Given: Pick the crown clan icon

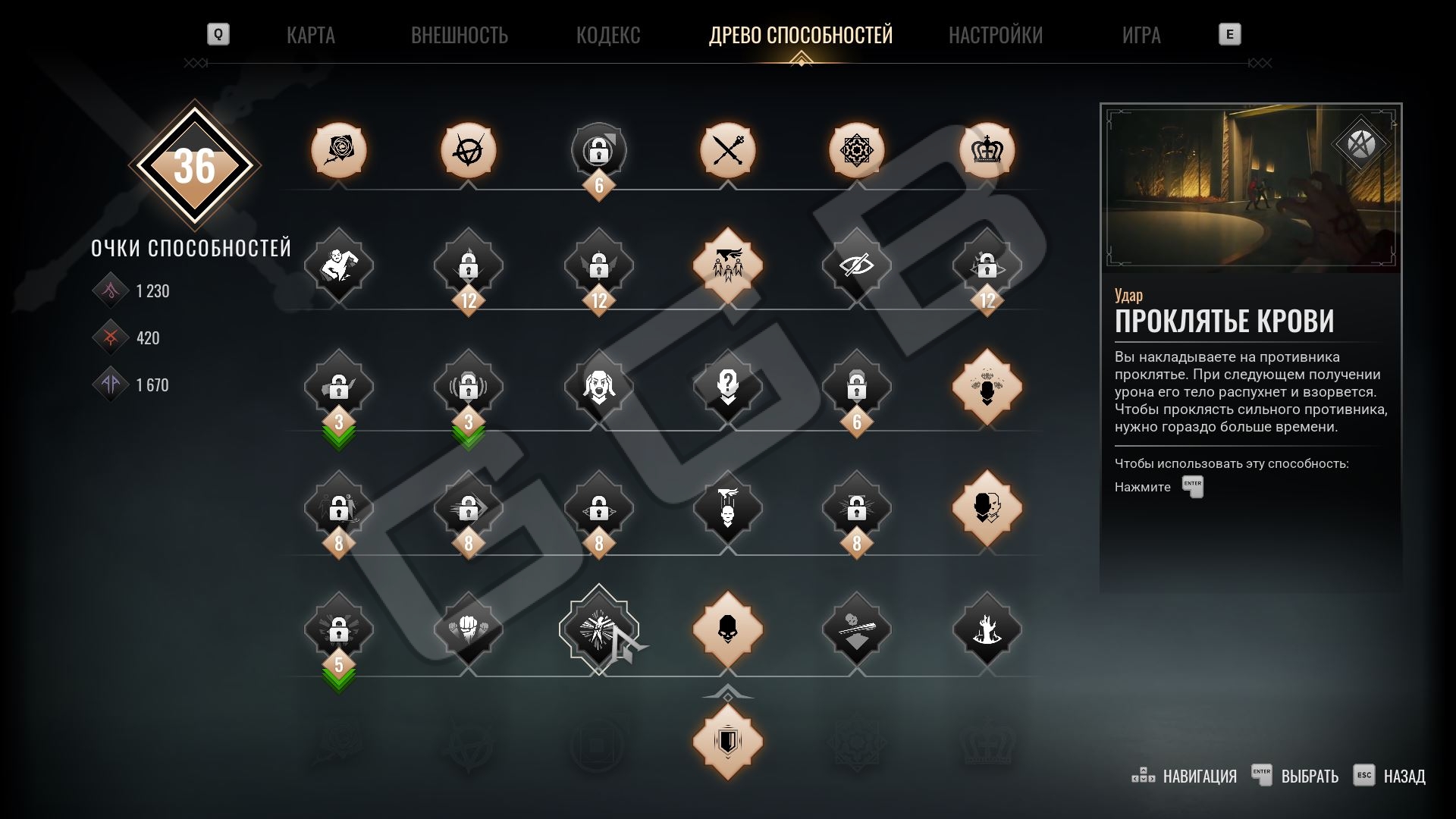Looking at the screenshot, I should tap(987, 150).
